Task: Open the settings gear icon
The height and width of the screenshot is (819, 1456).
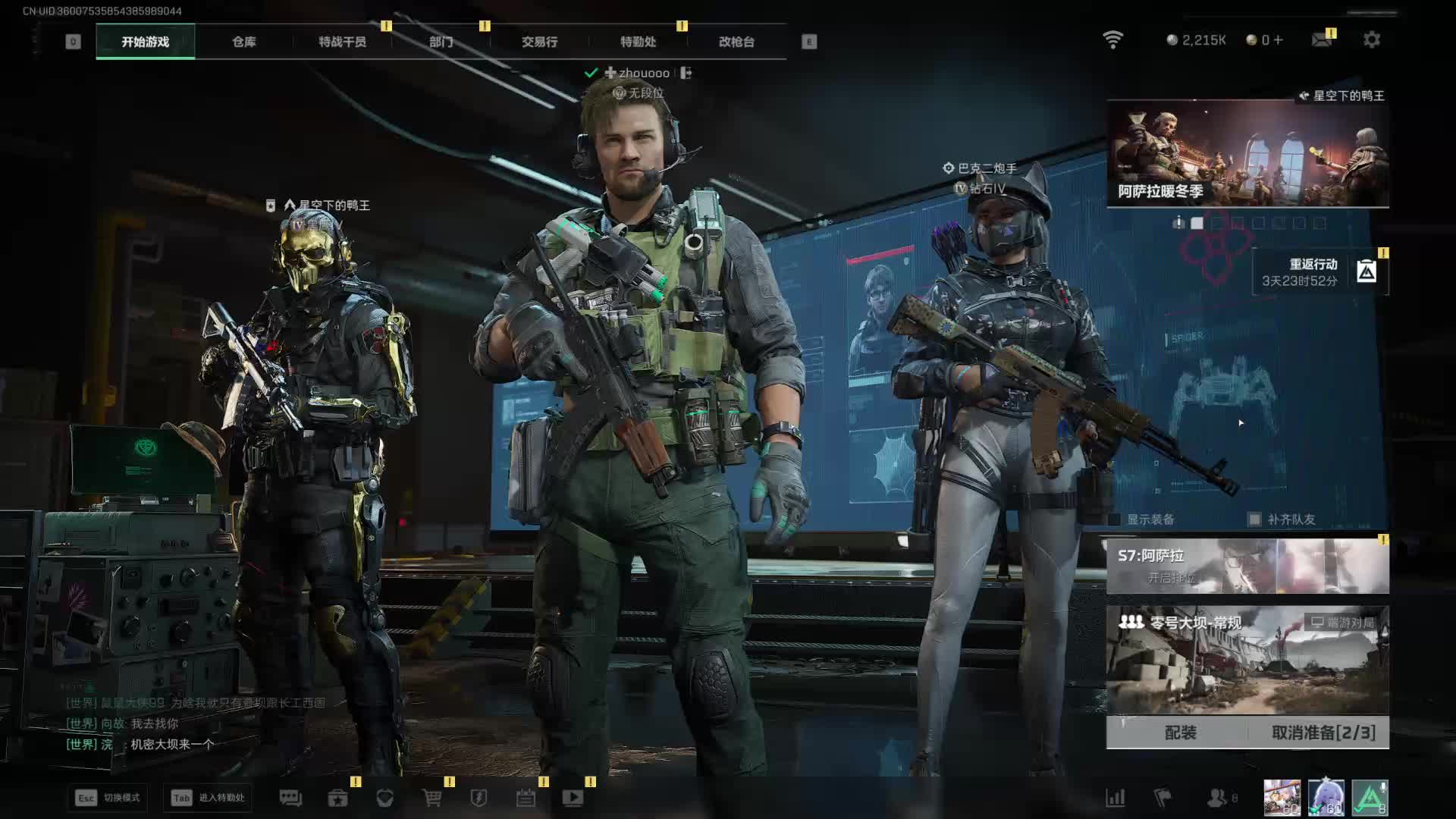Action: [1371, 39]
